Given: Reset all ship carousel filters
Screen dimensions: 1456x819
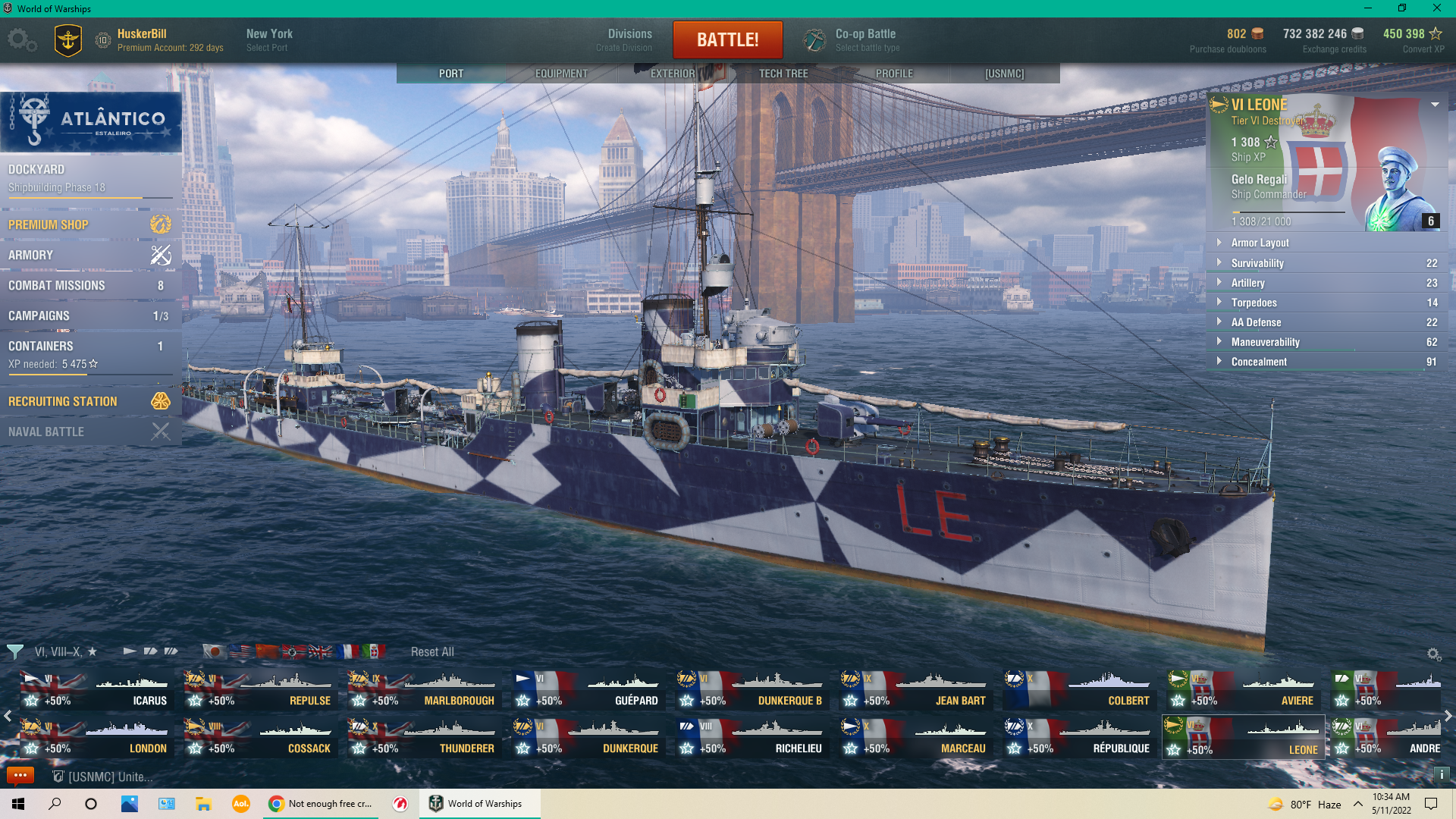Looking at the screenshot, I should point(432,652).
